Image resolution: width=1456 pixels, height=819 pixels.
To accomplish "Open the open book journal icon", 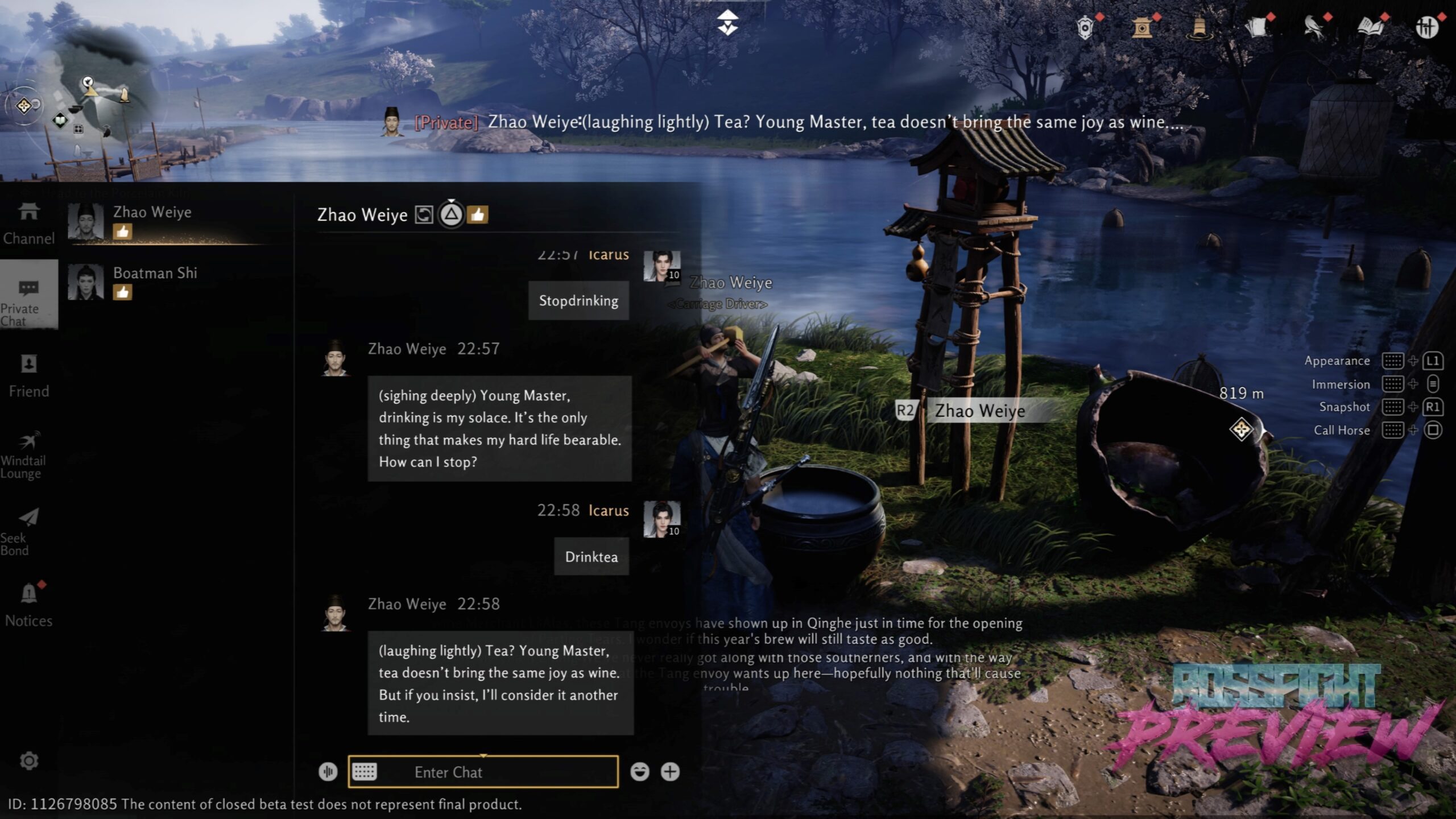I will [1371, 27].
